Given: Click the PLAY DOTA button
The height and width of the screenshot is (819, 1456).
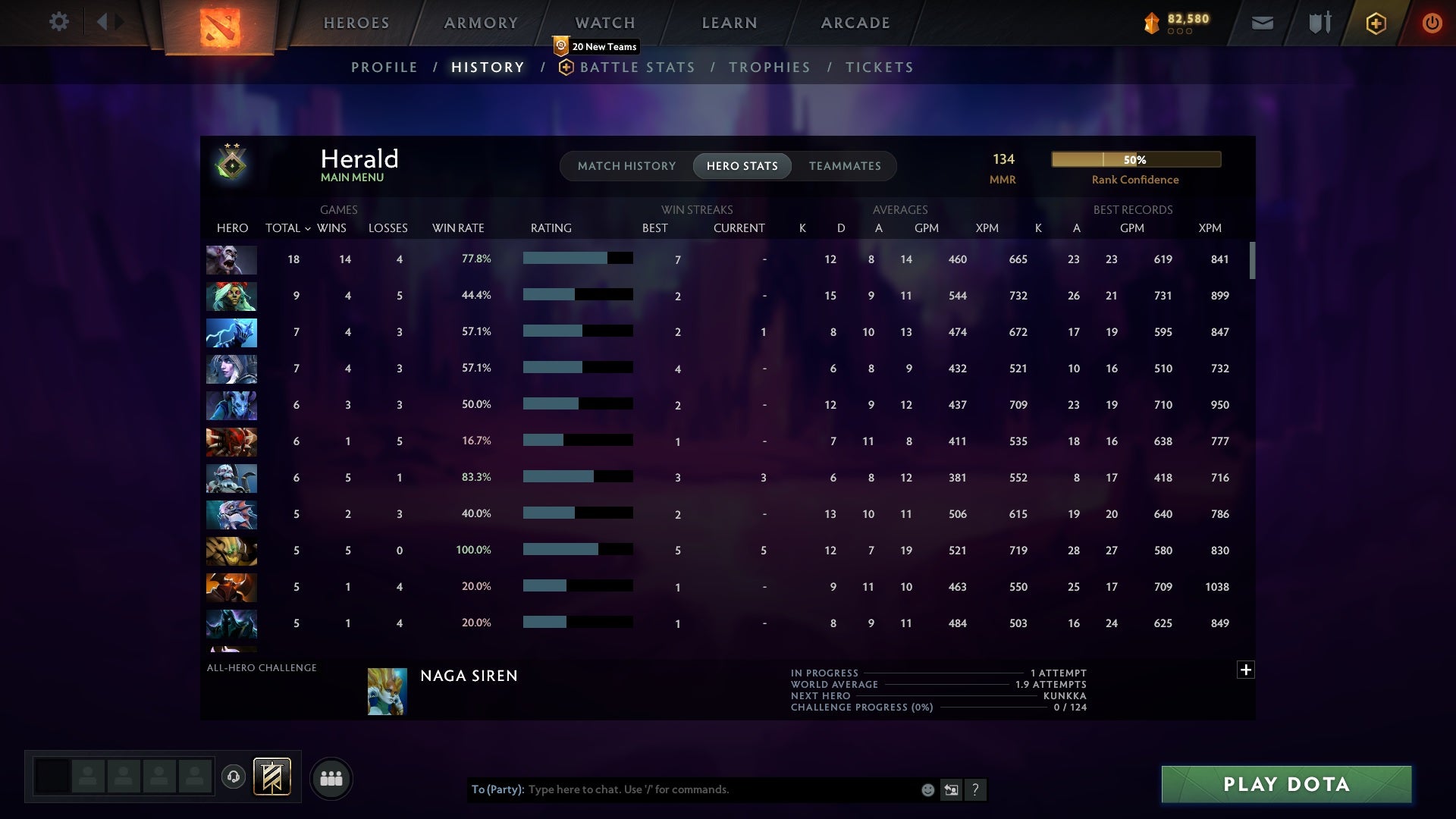Looking at the screenshot, I should (1285, 784).
